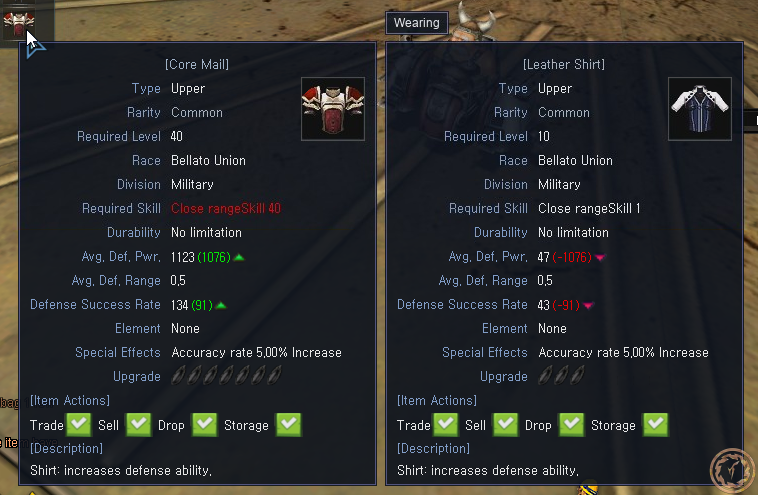This screenshot has width=758, height=495.
Task: Select the Core Mail armor inventory slot
Action: click(x=18, y=20)
